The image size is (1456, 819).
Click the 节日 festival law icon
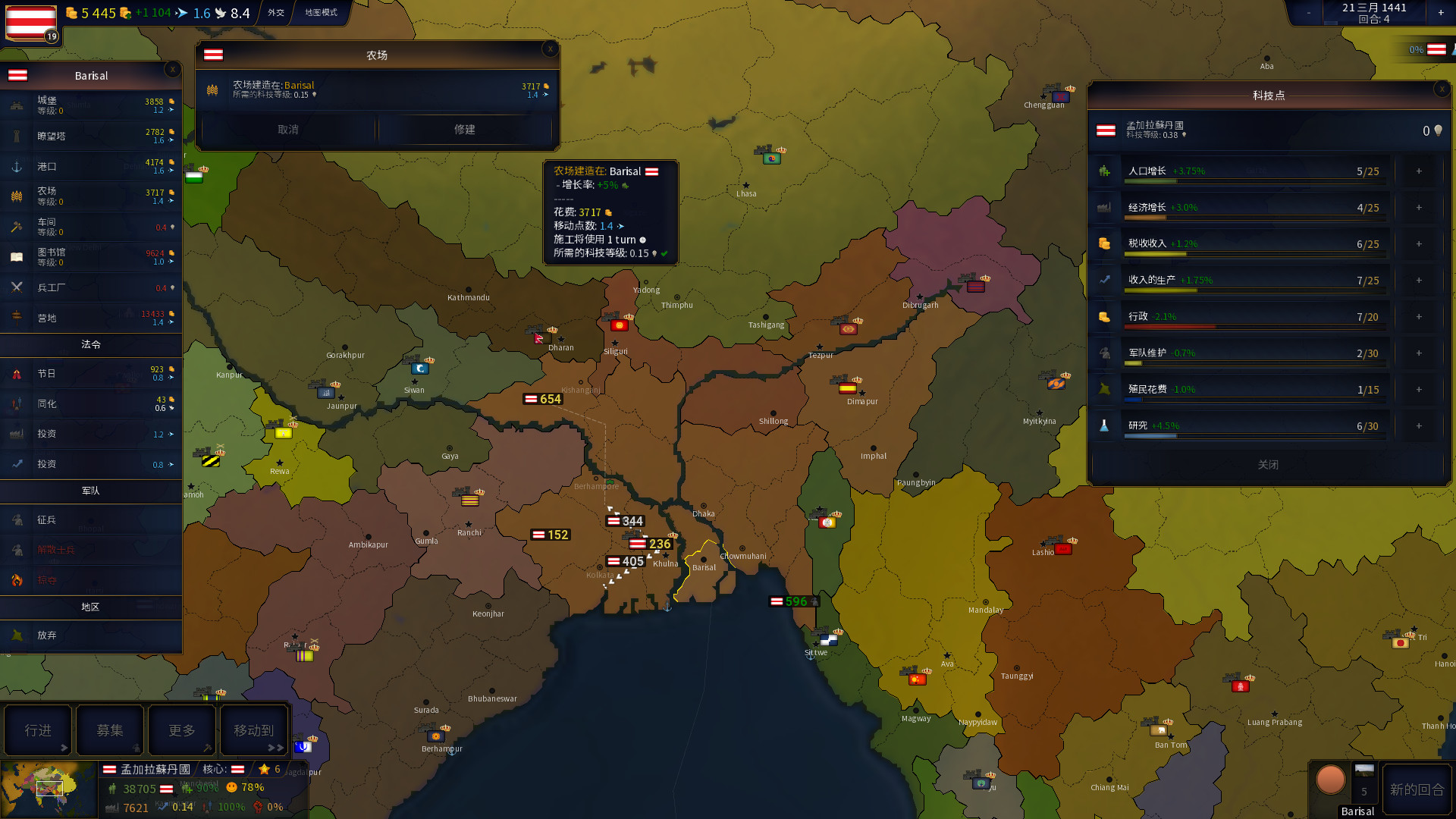click(16, 373)
